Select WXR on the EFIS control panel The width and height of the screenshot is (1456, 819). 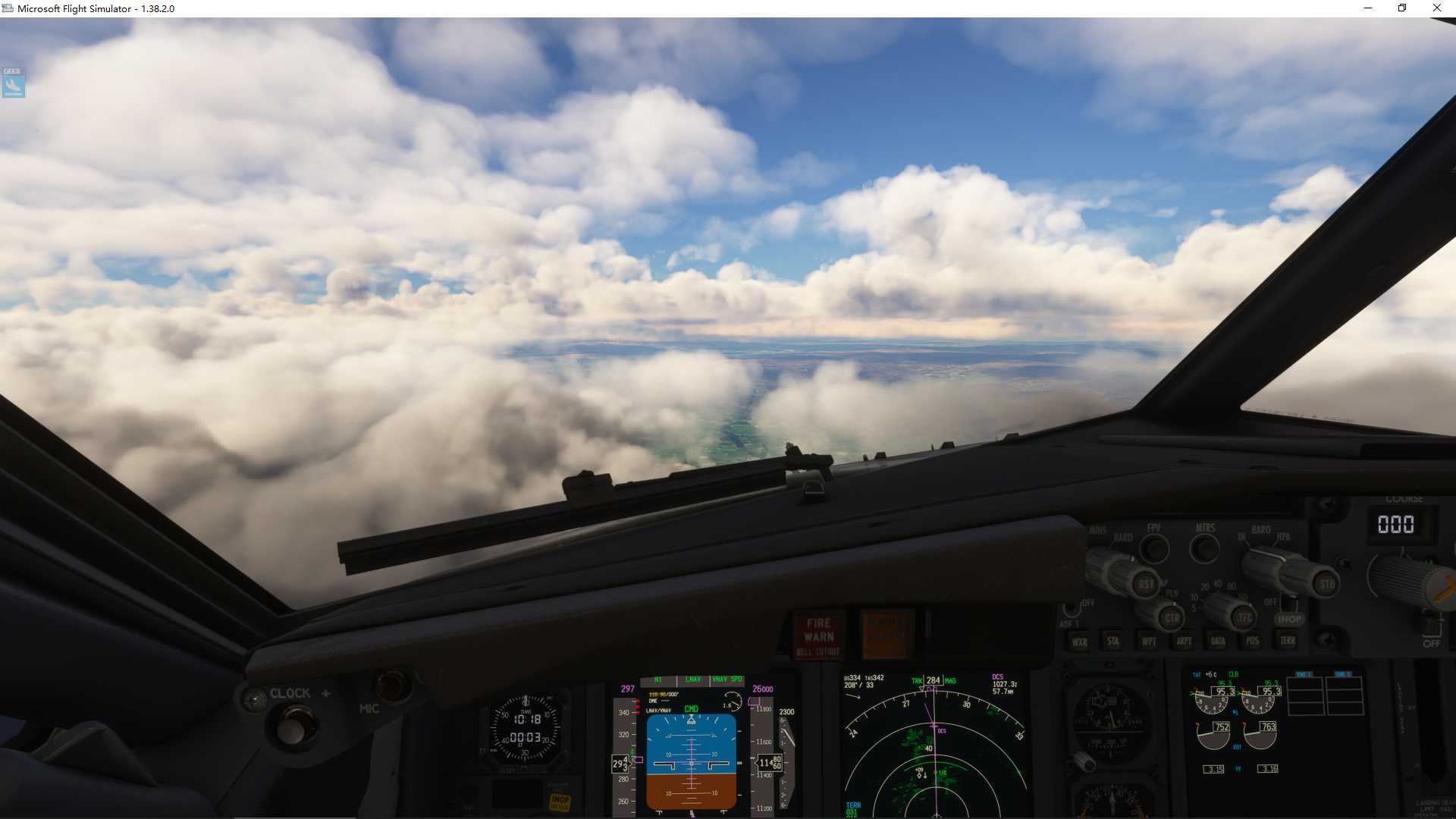pos(1081,642)
